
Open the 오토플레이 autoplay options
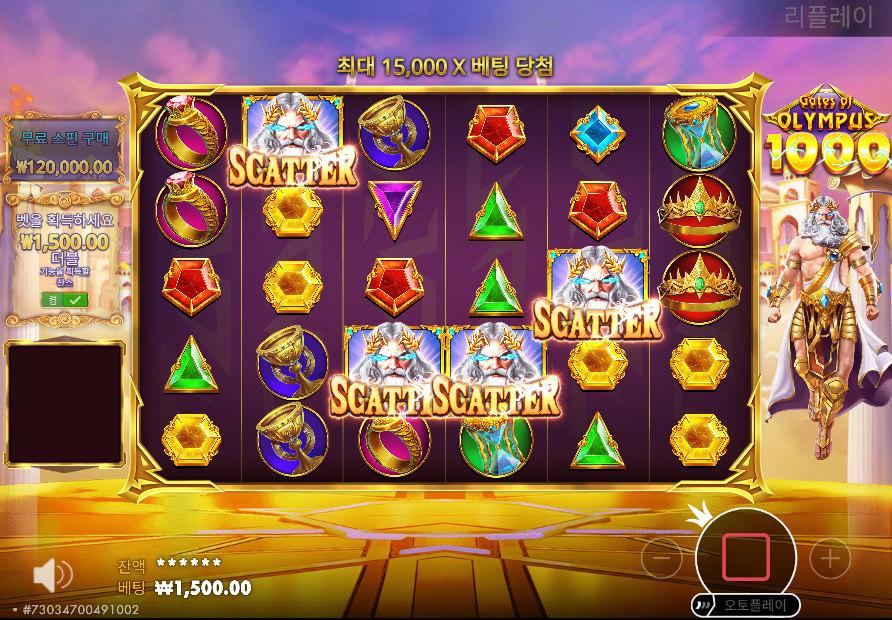pos(745,605)
